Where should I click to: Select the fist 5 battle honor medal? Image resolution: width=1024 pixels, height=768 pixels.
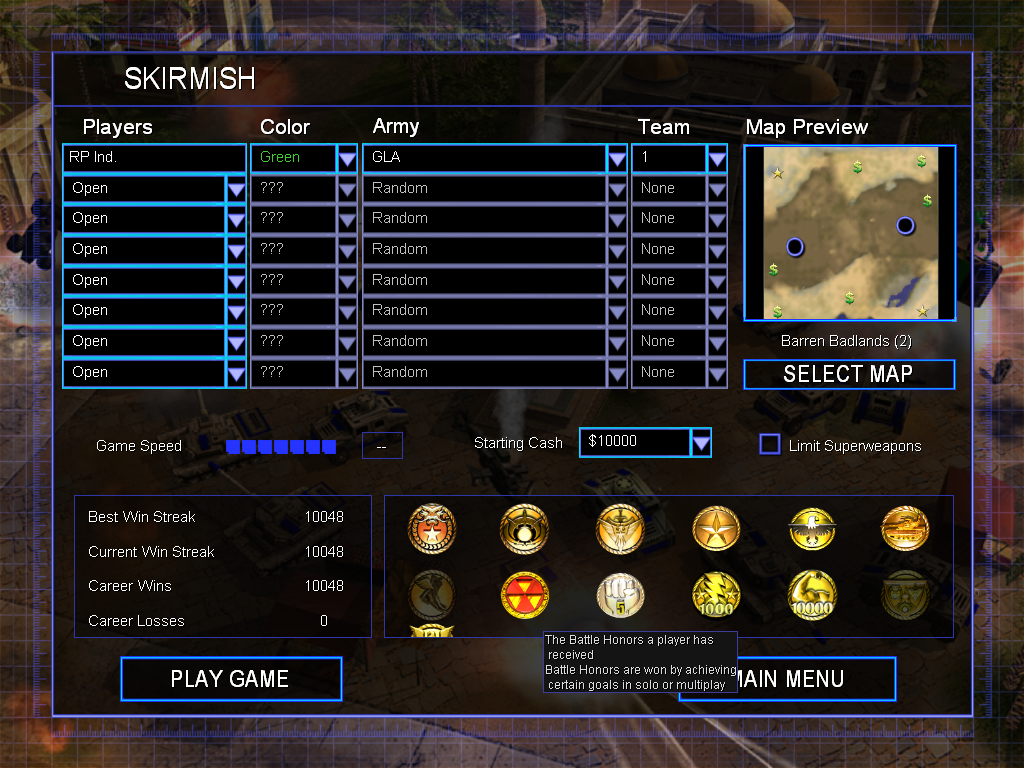coord(620,596)
